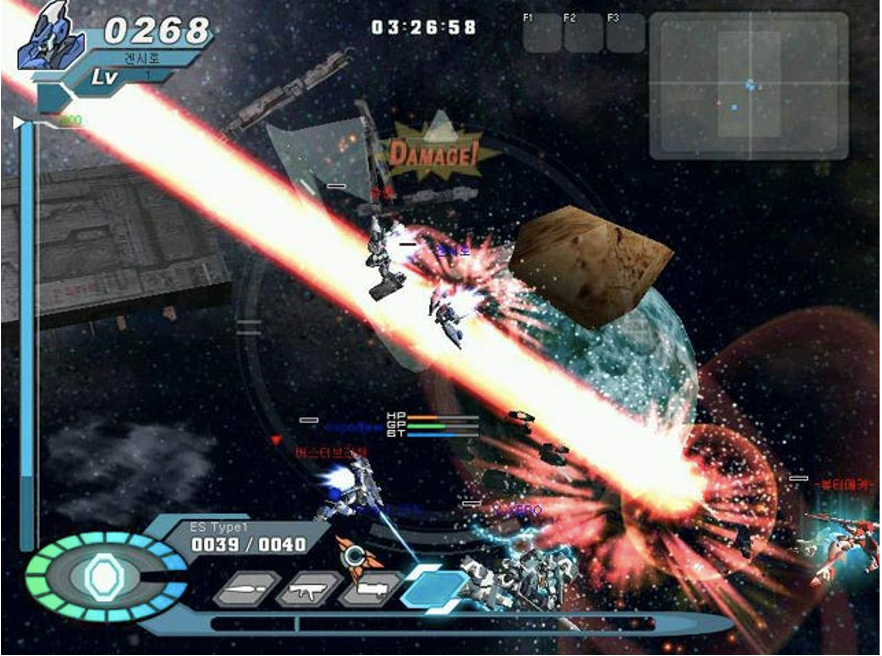Choose the rifle weapon slot
882x656 pixels.
pos(307,590)
